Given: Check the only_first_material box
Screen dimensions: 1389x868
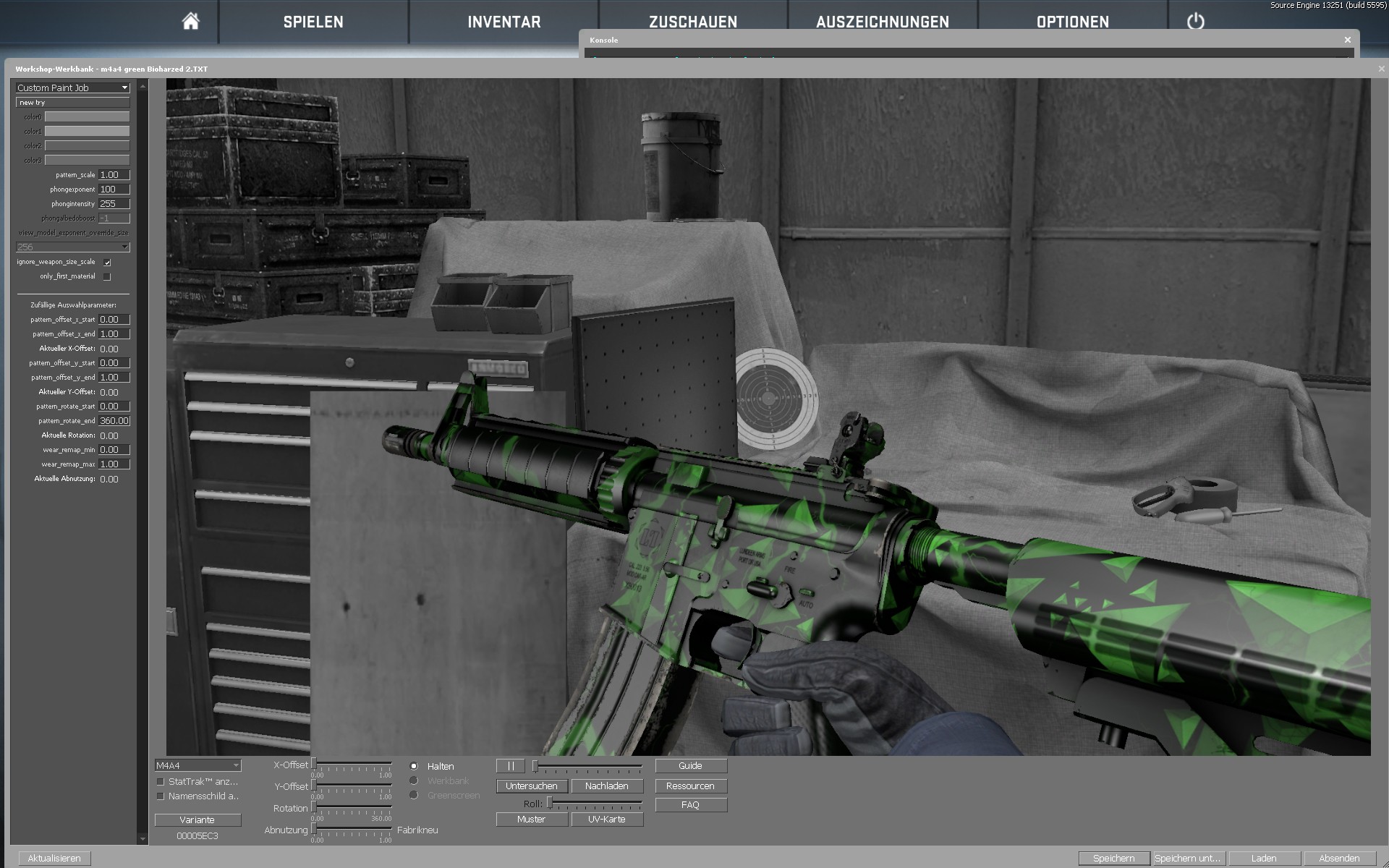Looking at the screenshot, I should [107, 276].
